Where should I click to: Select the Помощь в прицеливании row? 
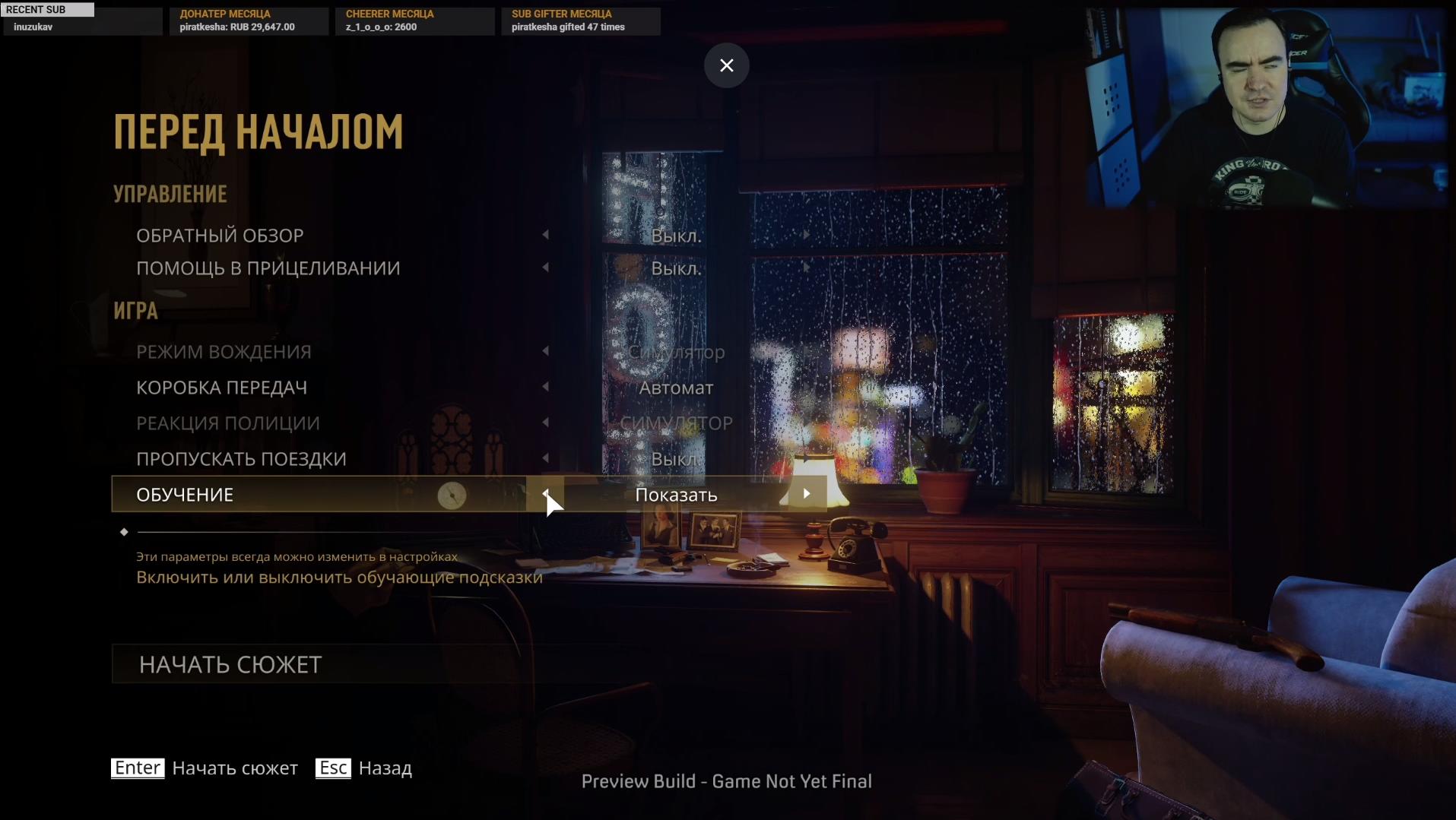[x=268, y=268]
